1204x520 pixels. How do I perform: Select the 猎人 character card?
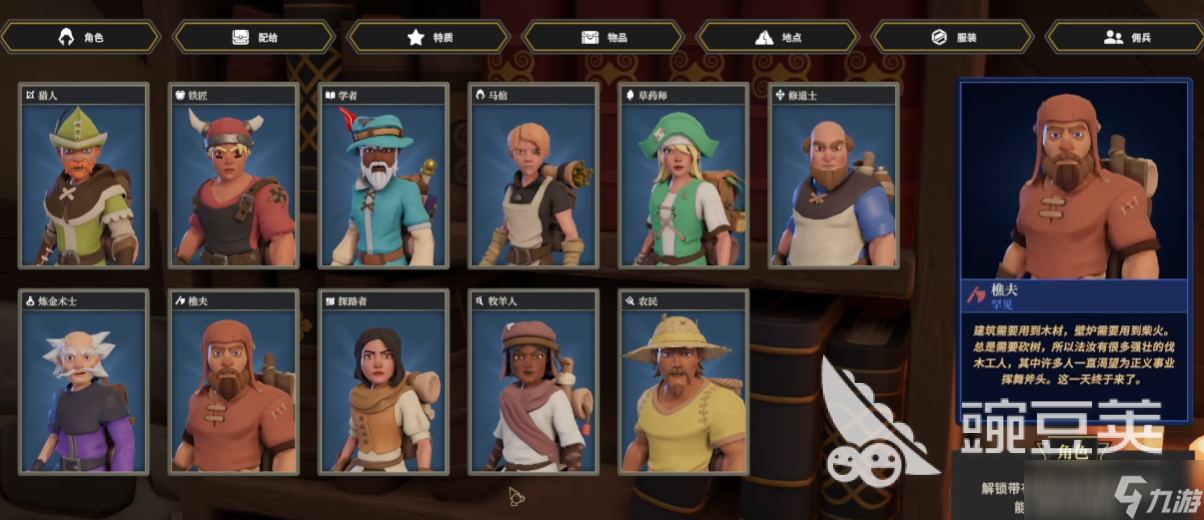[84, 177]
